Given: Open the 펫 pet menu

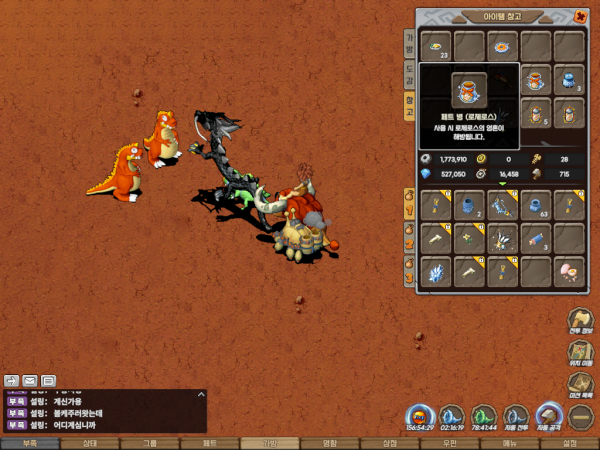Looking at the screenshot, I should (210, 442).
